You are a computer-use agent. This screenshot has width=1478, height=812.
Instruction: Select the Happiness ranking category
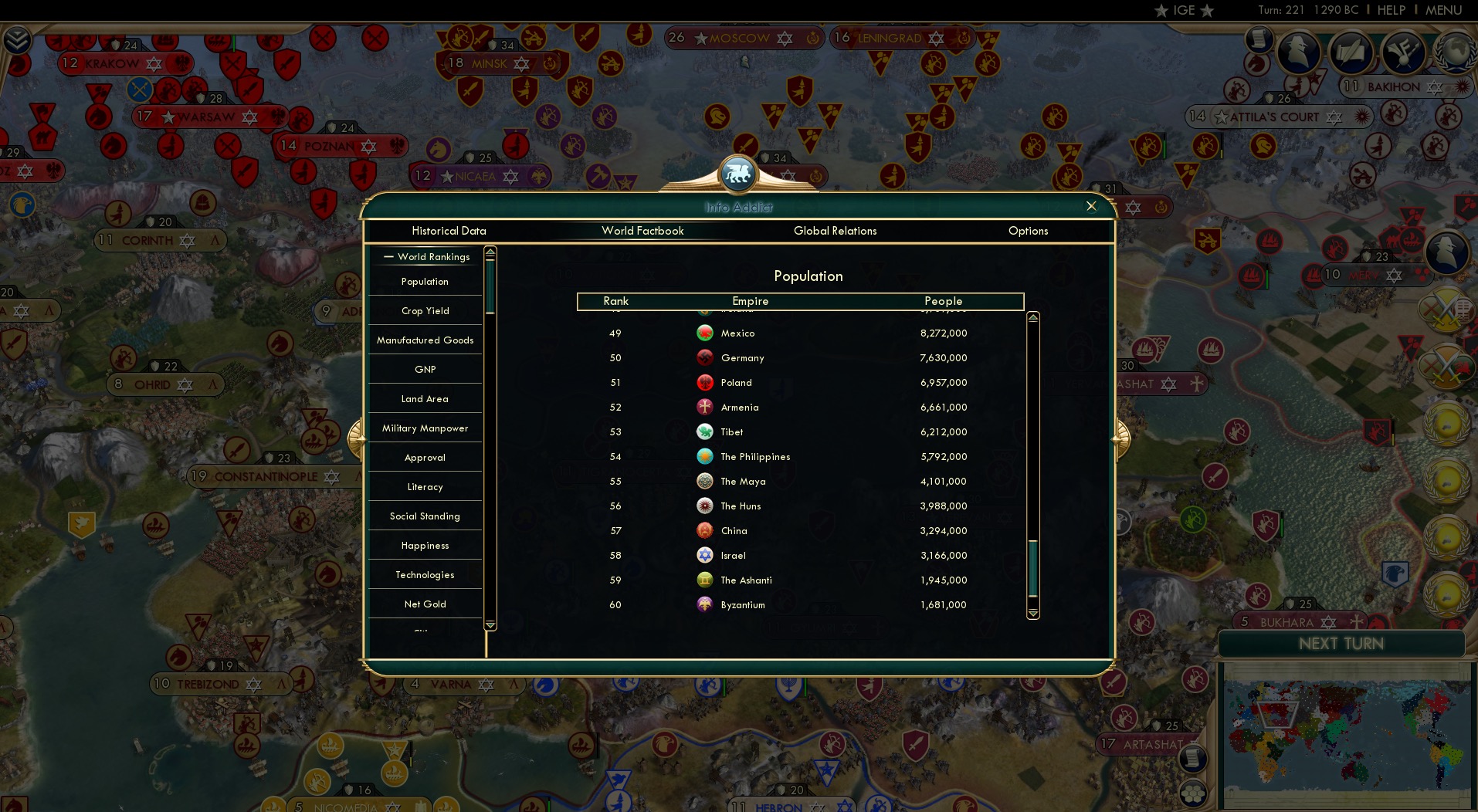click(425, 545)
